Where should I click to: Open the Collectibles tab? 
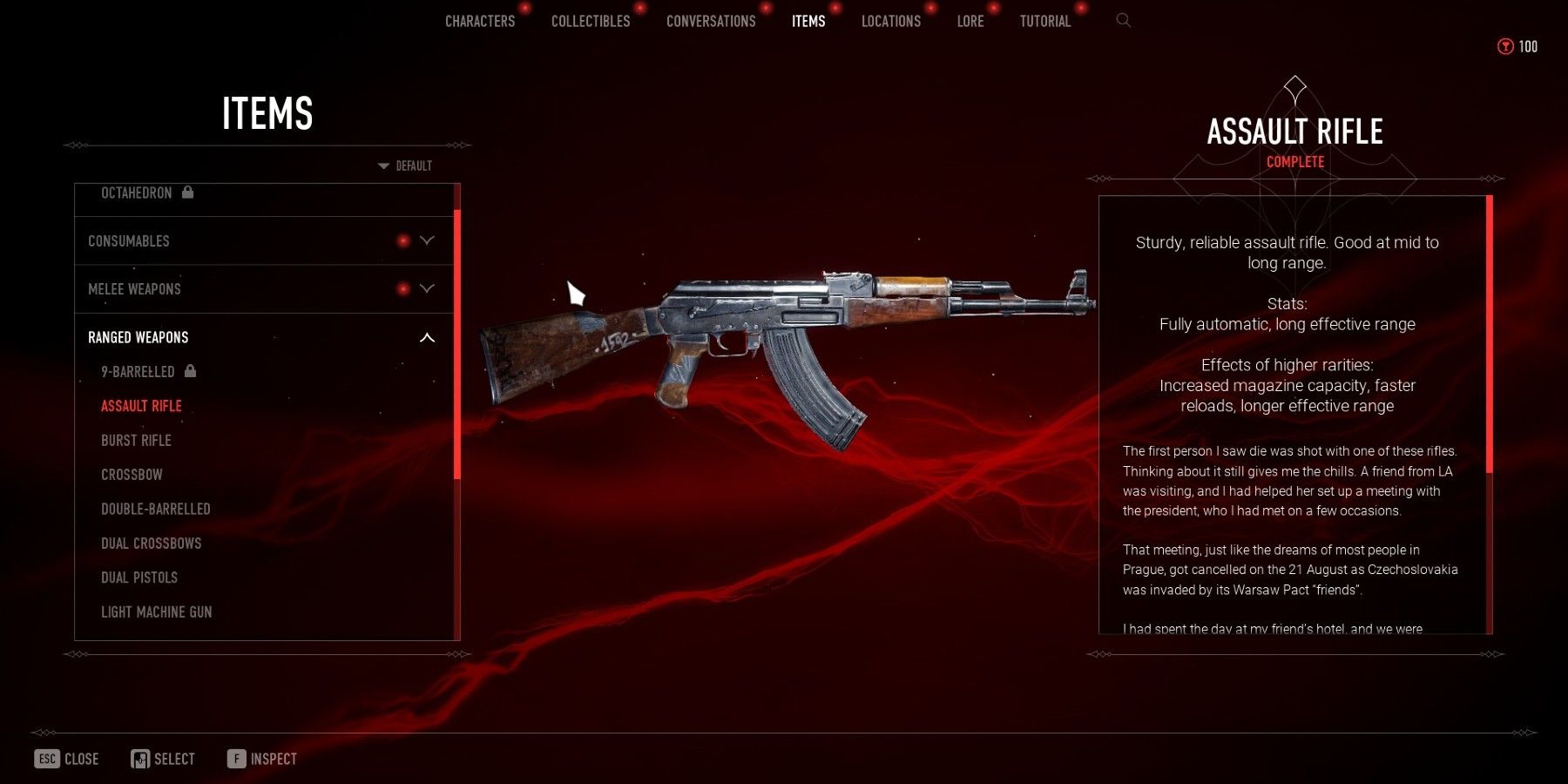point(591,21)
